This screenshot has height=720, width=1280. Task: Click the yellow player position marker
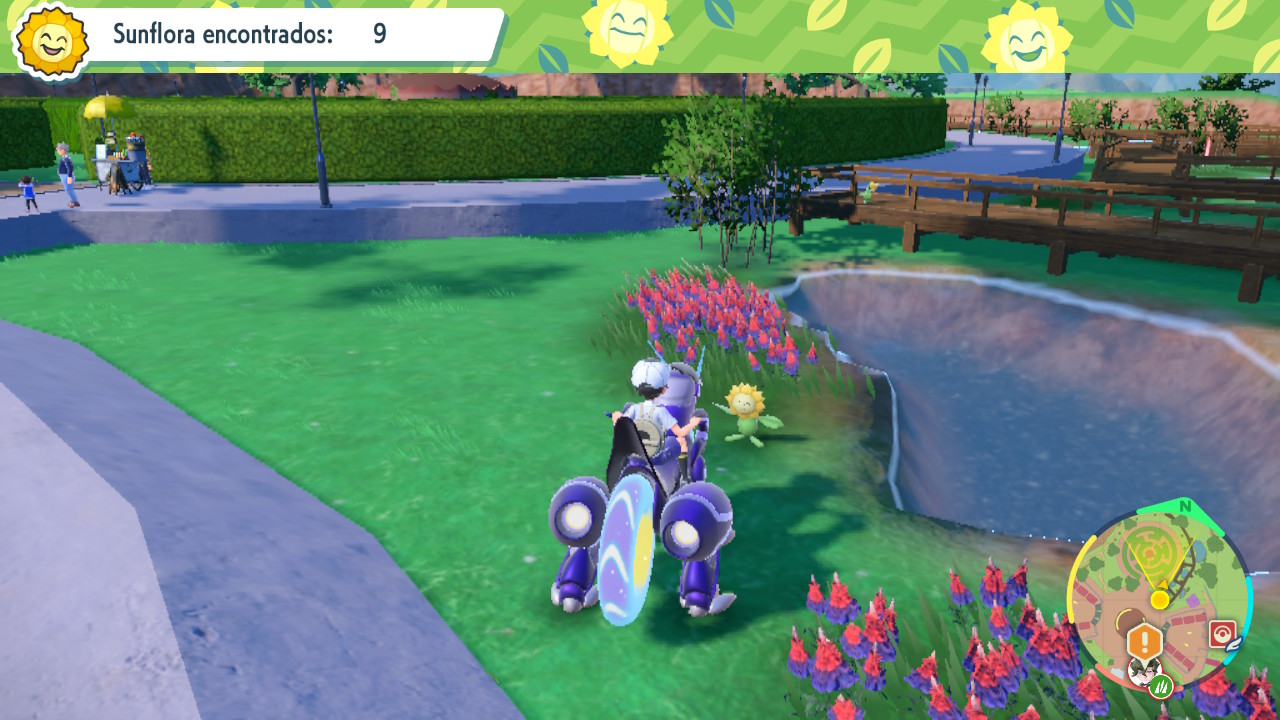click(x=1159, y=599)
